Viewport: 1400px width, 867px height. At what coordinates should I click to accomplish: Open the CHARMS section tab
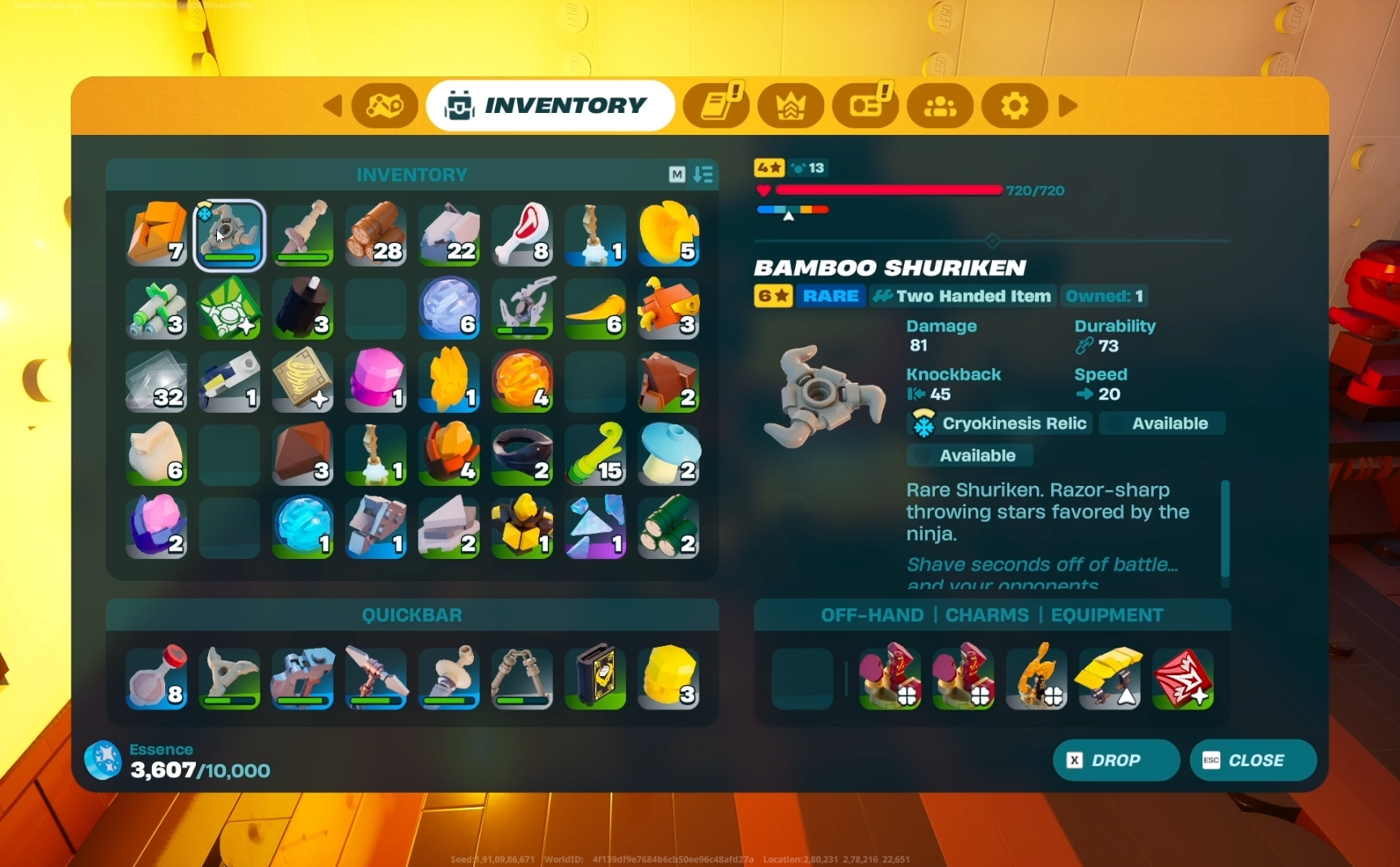click(986, 615)
